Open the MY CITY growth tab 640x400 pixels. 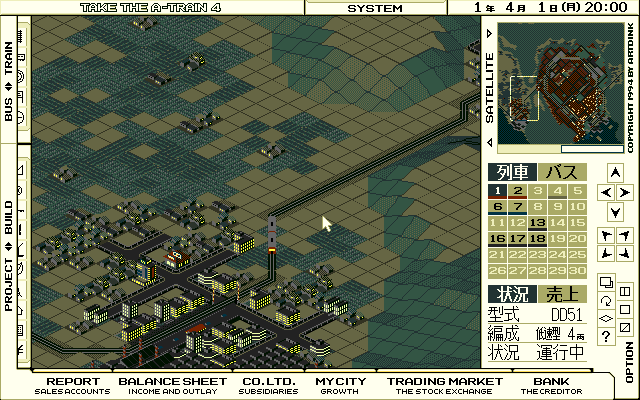(341, 386)
